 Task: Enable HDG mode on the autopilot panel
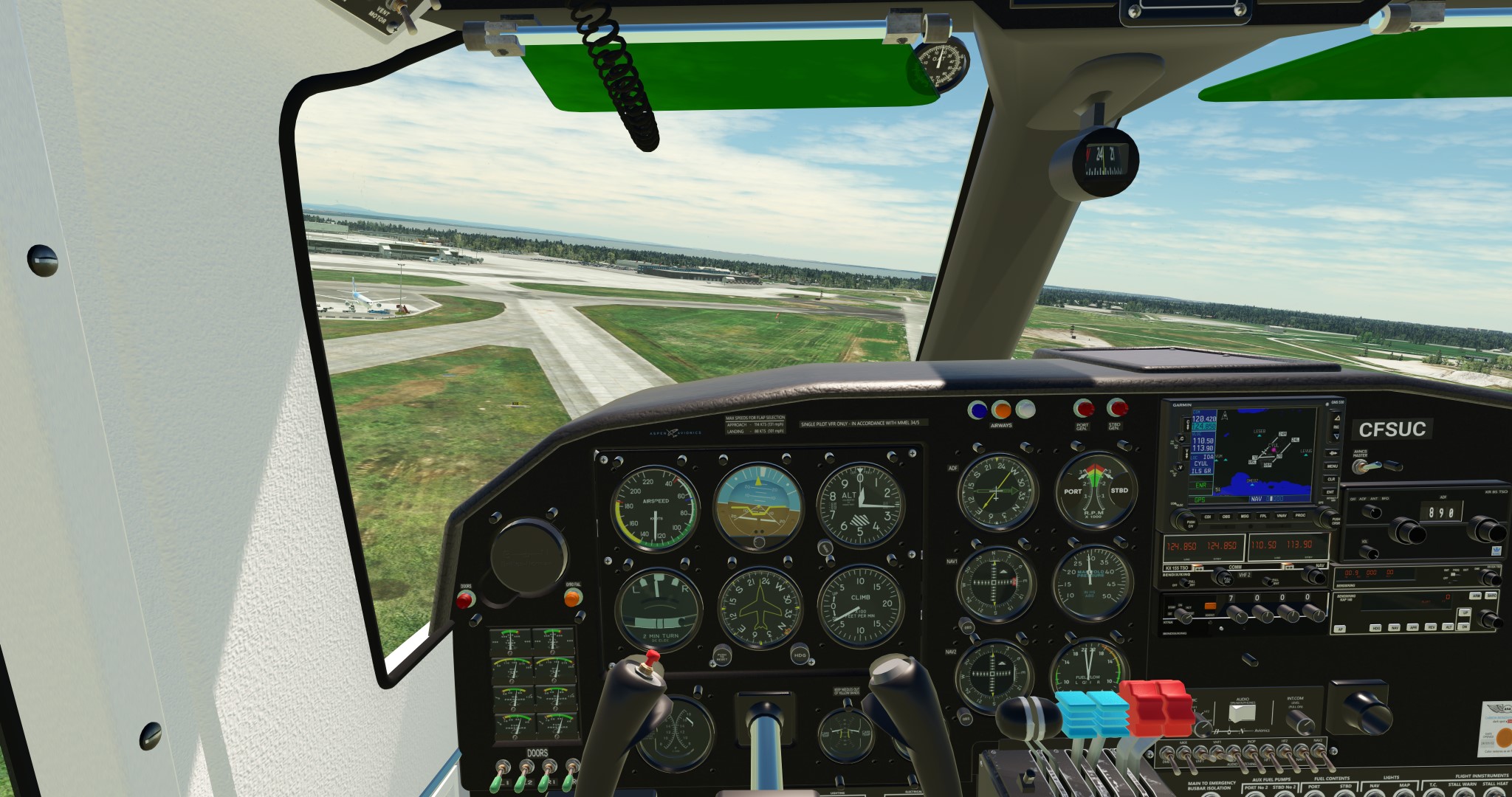[x=1375, y=628]
